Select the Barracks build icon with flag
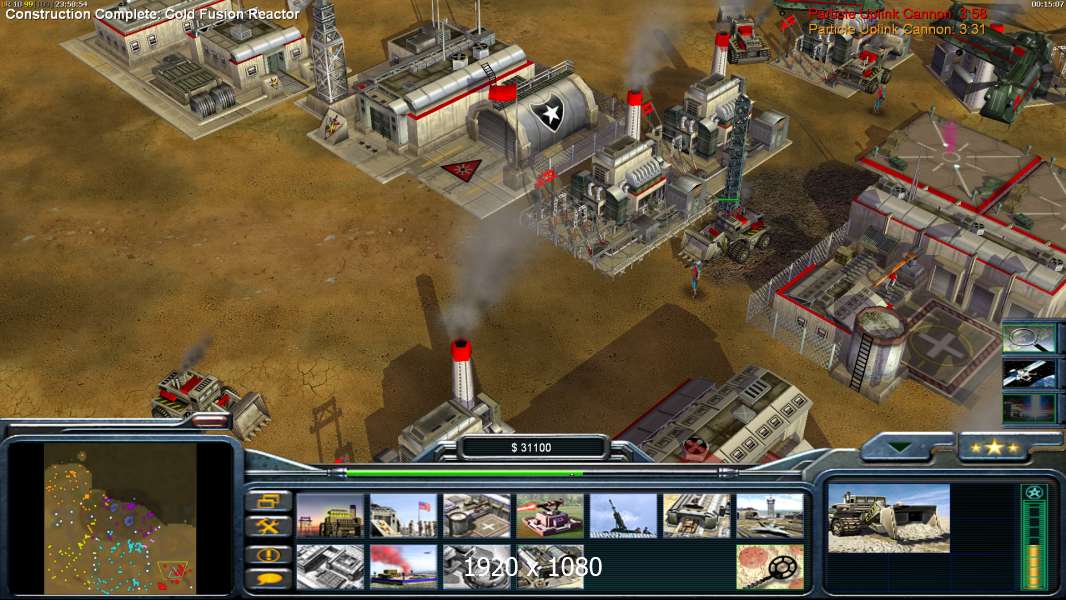 tap(403, 515)
